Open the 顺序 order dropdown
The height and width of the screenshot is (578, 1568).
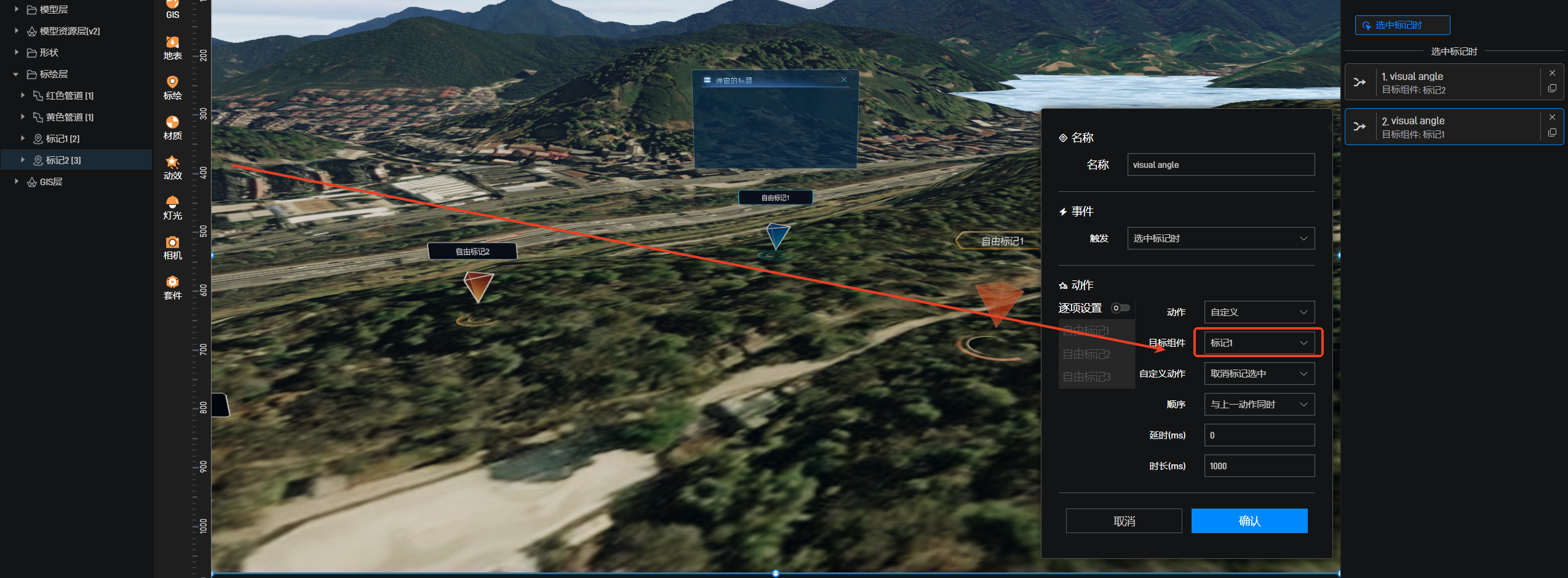pos(1259,405)
